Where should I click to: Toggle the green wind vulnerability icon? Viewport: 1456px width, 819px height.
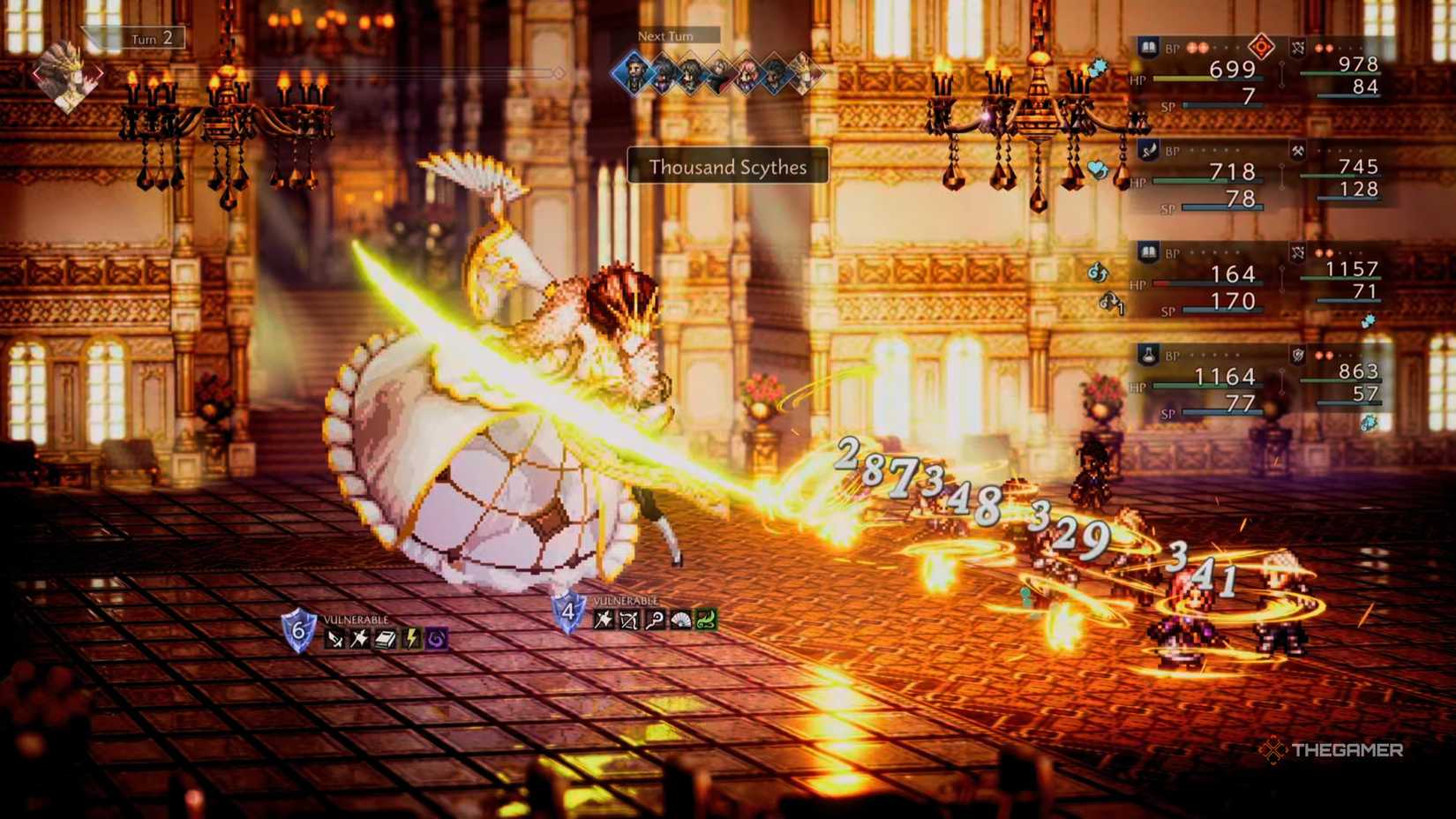(x=707, y=617)
